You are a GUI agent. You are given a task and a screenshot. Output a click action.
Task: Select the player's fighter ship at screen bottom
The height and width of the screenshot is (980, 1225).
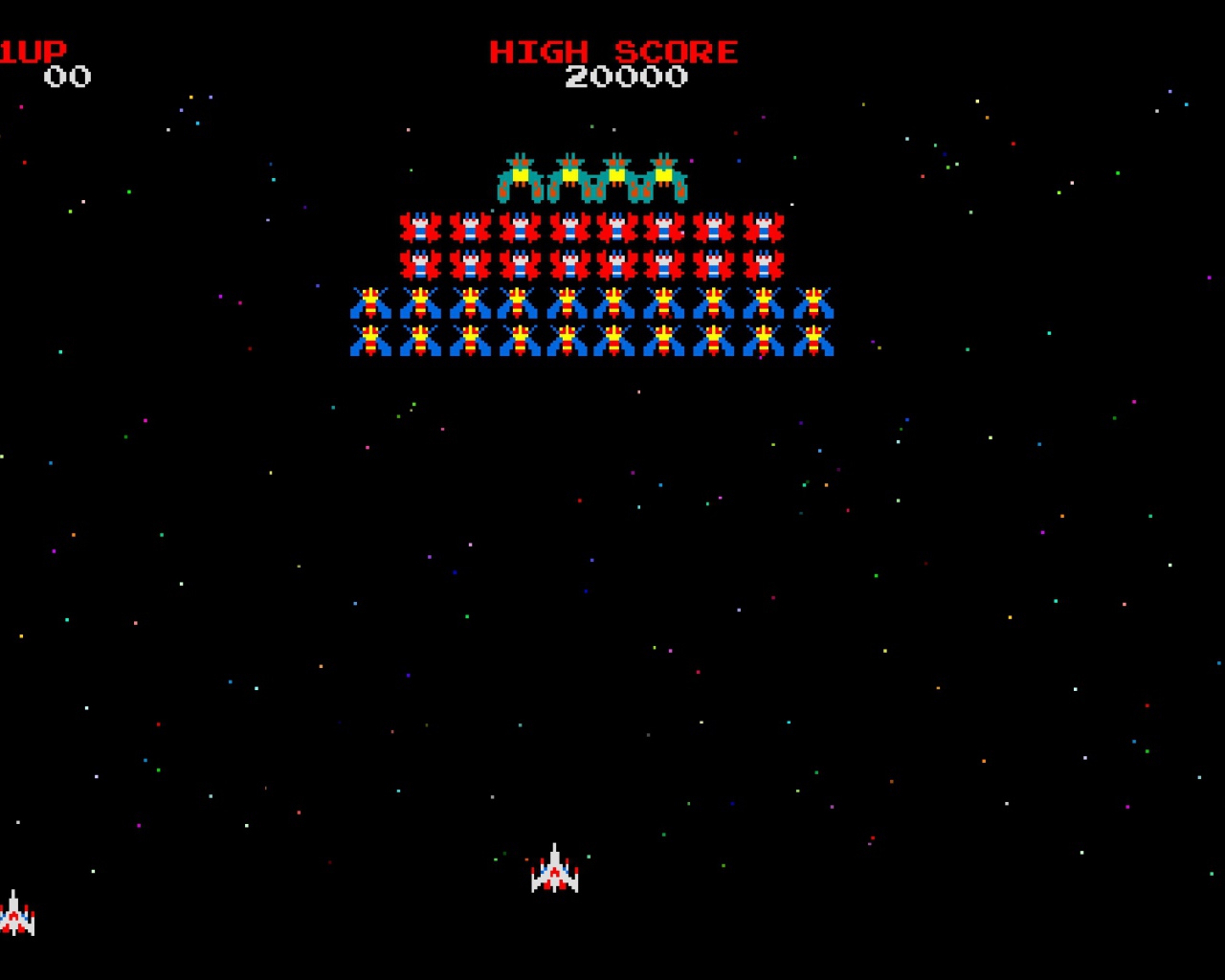tap(553, 871)
